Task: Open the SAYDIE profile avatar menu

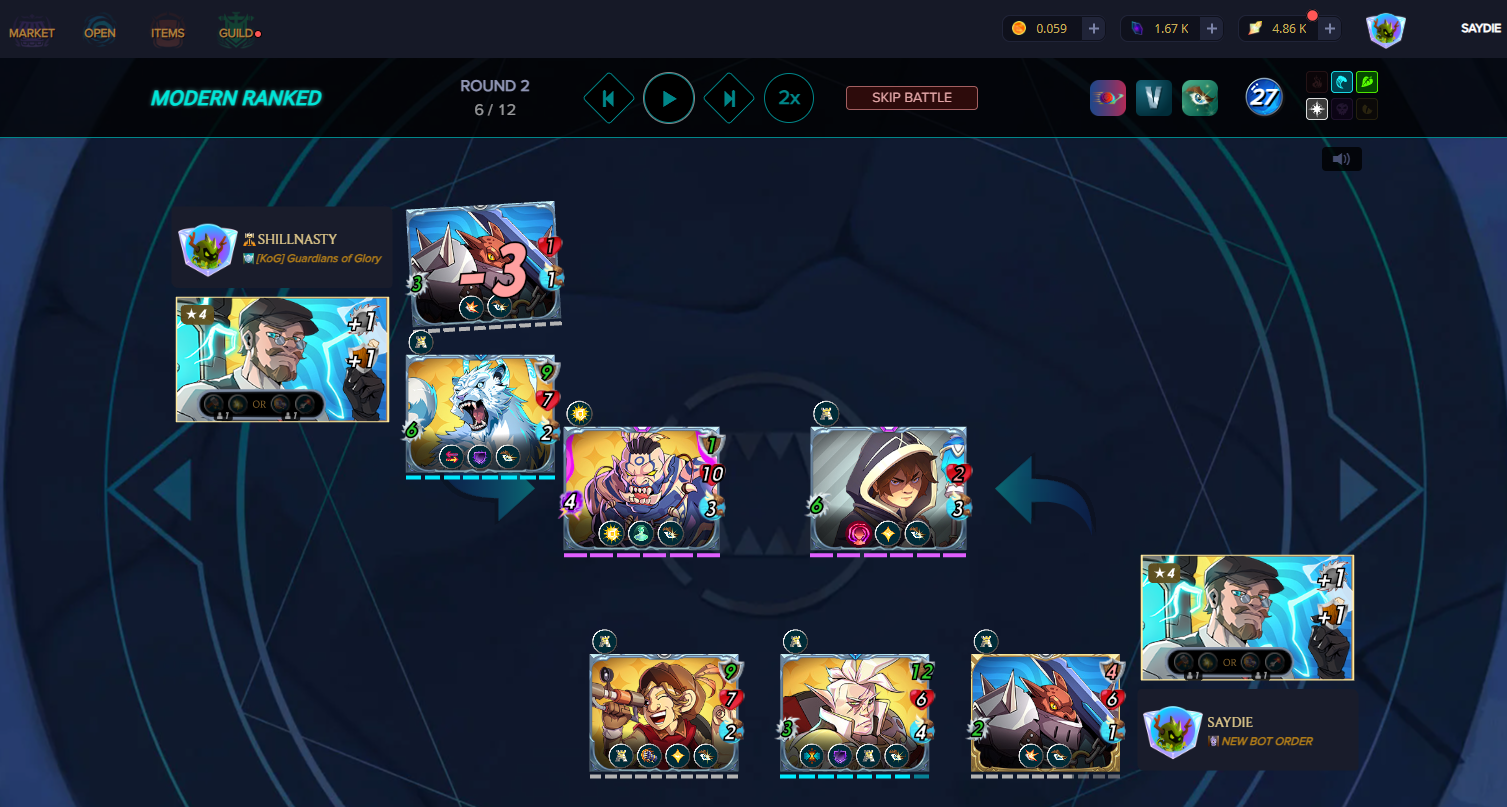Action: [x=1386, y=30]
